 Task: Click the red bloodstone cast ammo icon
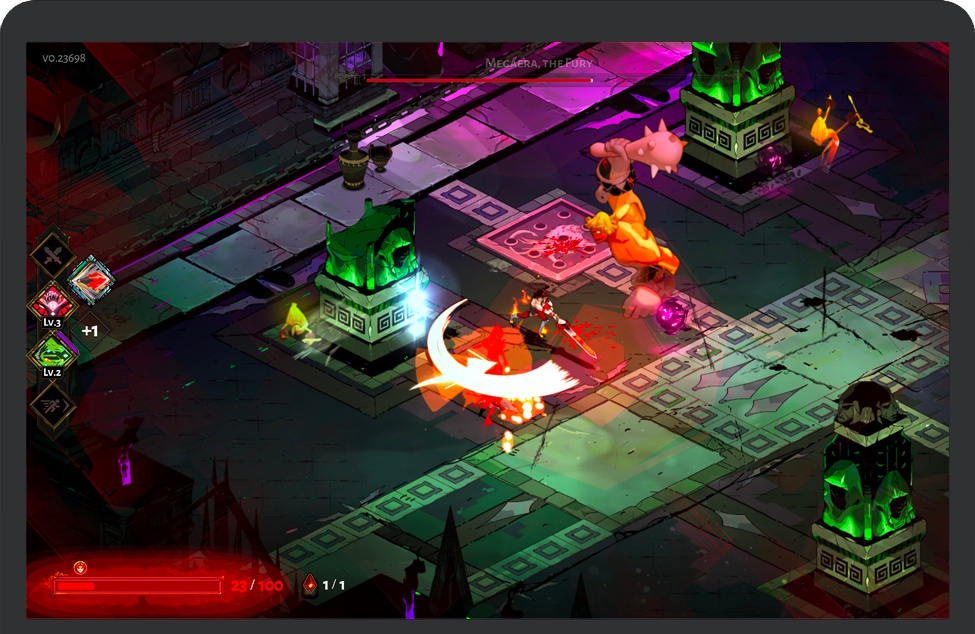click(x=310, y=584)
